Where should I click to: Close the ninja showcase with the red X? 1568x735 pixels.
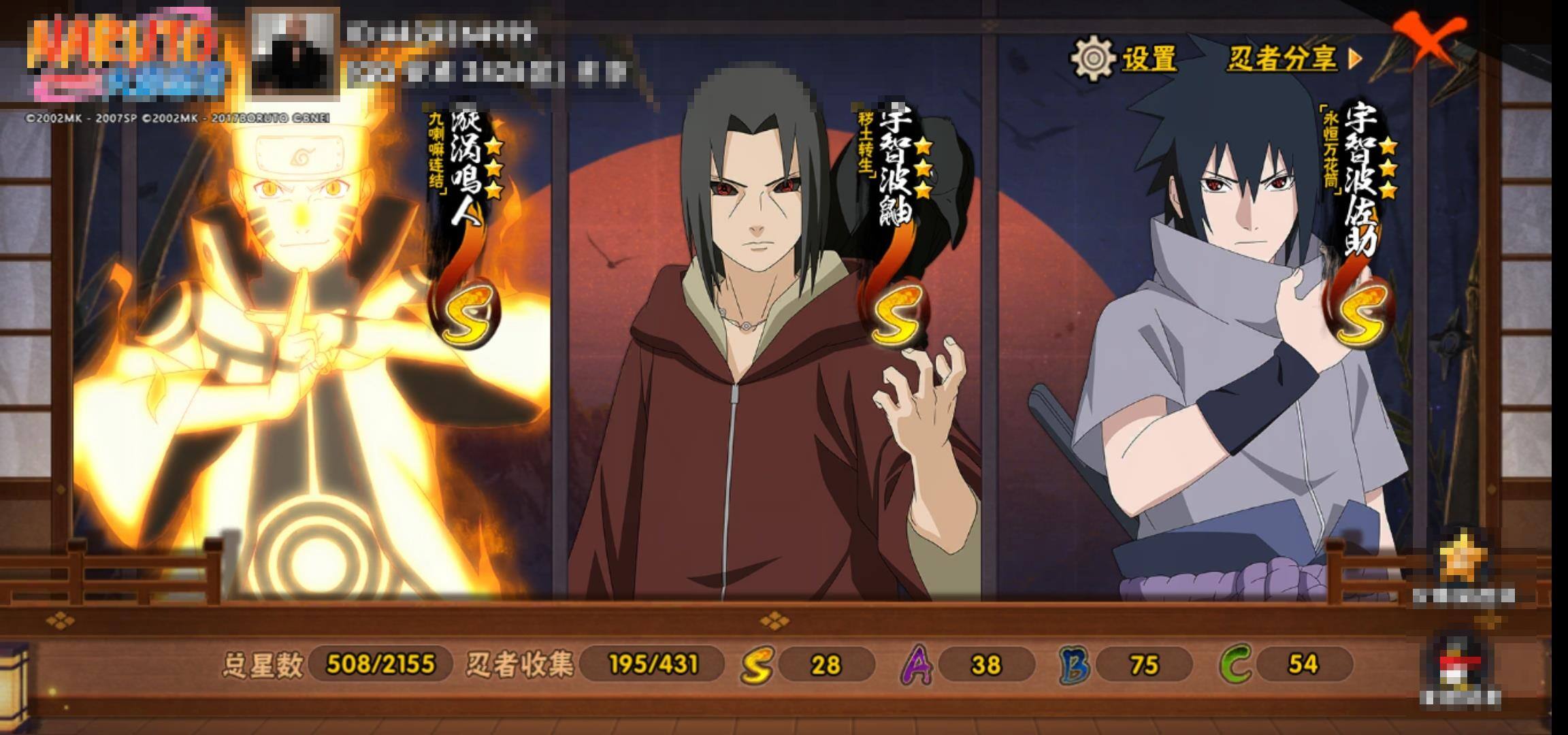[x=1429, y=38]
